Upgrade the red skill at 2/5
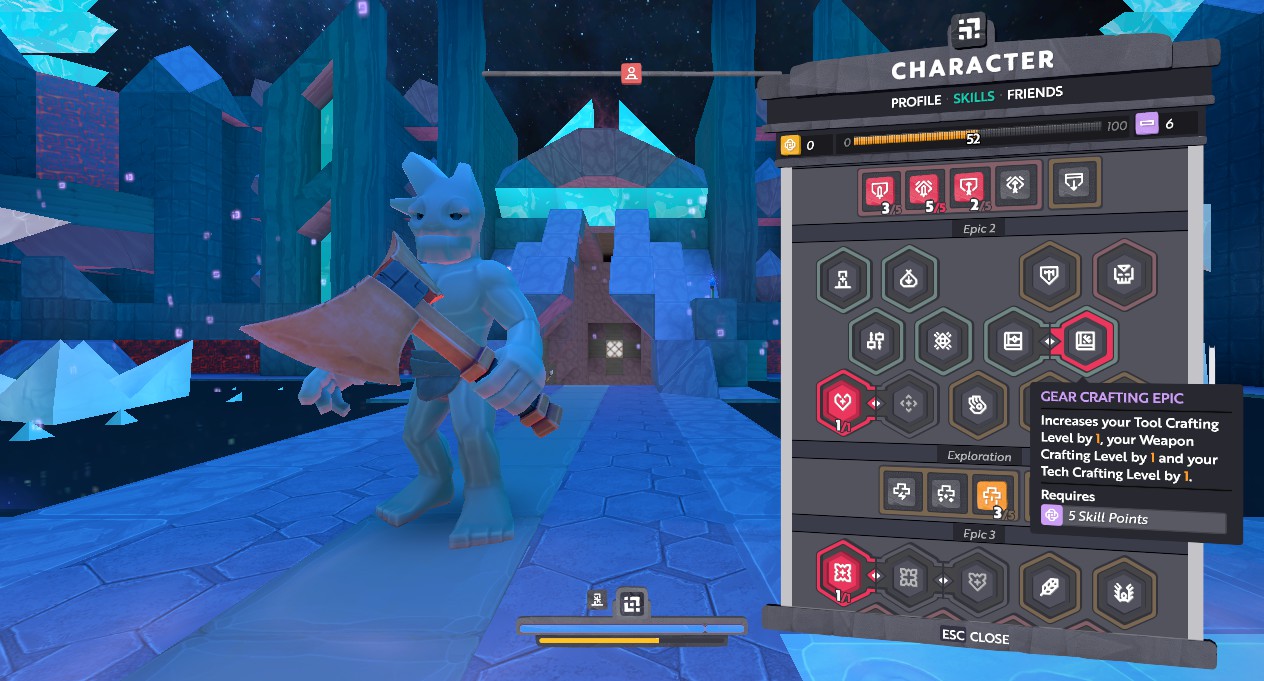 tap(968, 187)
